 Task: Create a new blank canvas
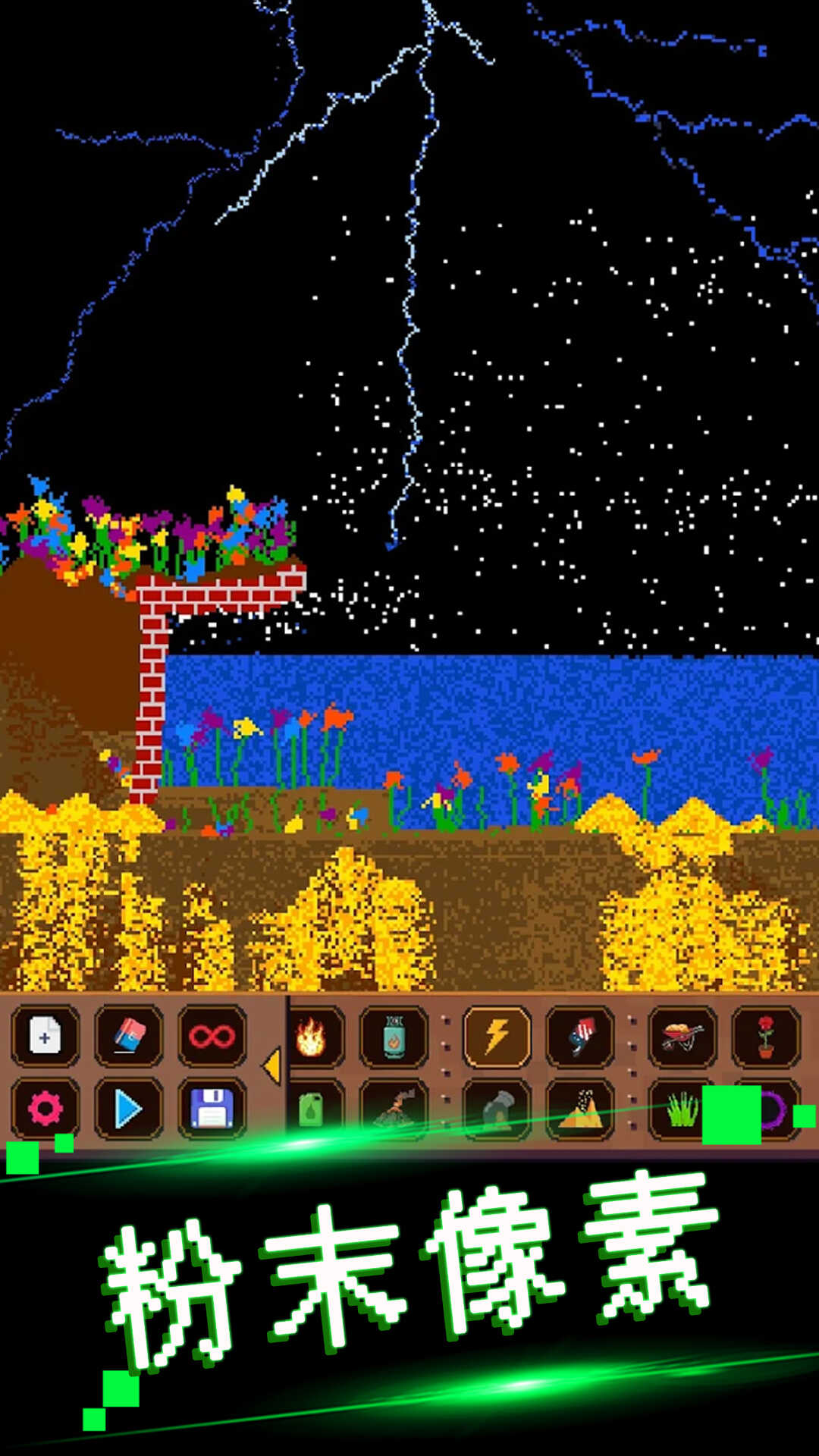click(x=45, y=1036)
